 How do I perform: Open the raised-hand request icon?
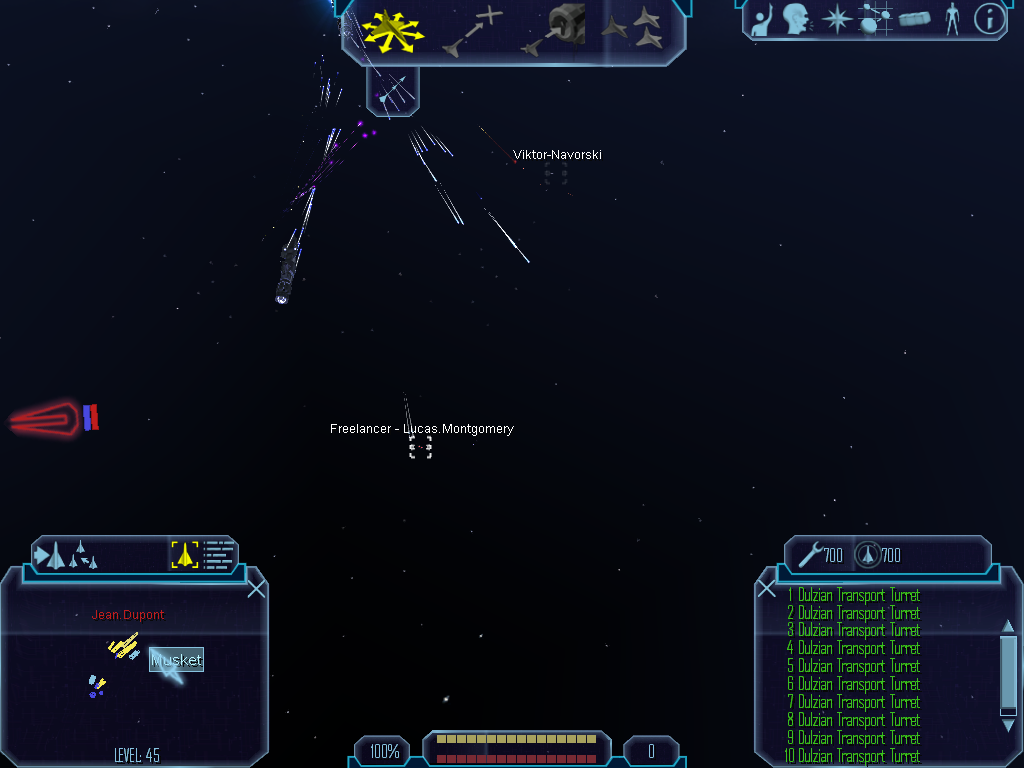(x=763, y=19)
